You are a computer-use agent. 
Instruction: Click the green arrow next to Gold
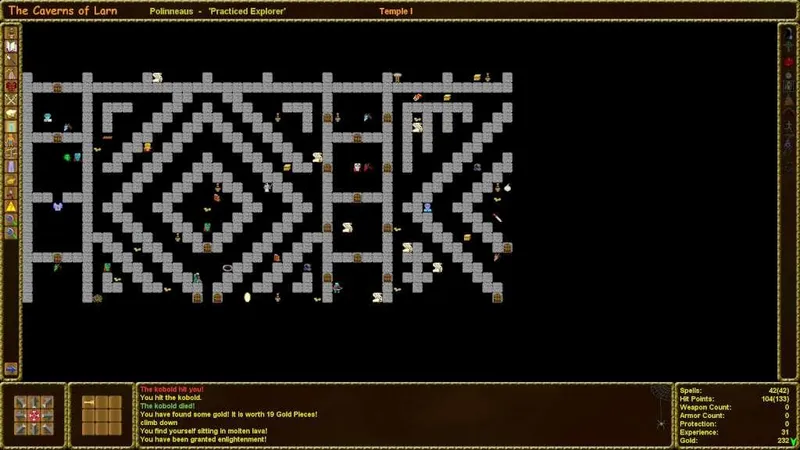click(x=794, y=441)
